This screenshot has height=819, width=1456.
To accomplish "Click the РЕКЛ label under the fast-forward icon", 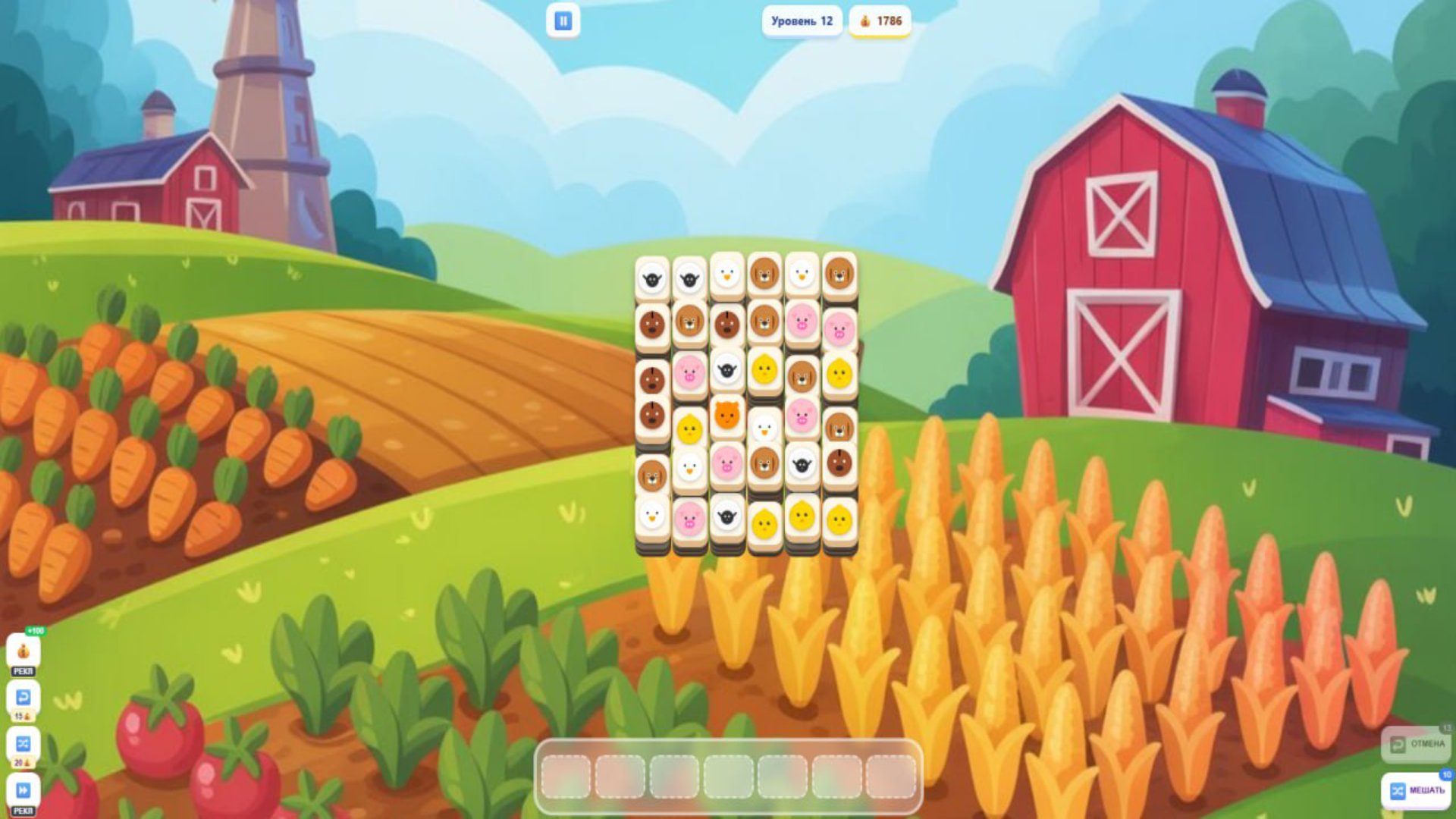I will (24, 808).
